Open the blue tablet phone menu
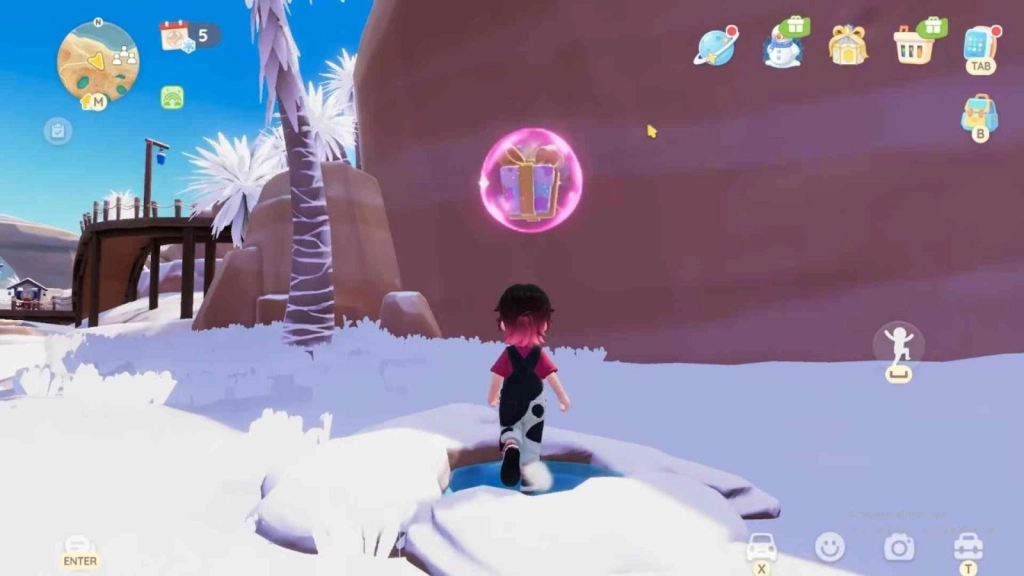 [x=980, y=44]
